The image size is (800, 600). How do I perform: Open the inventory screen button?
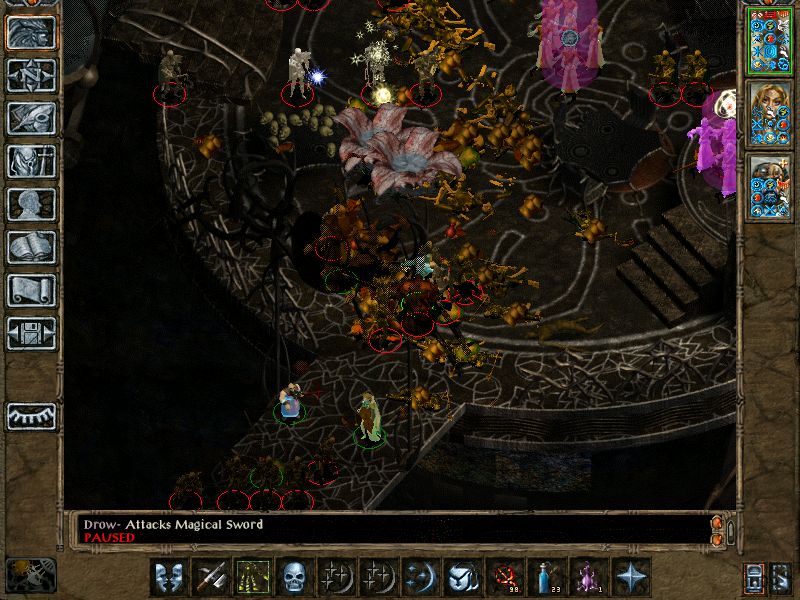32,161
